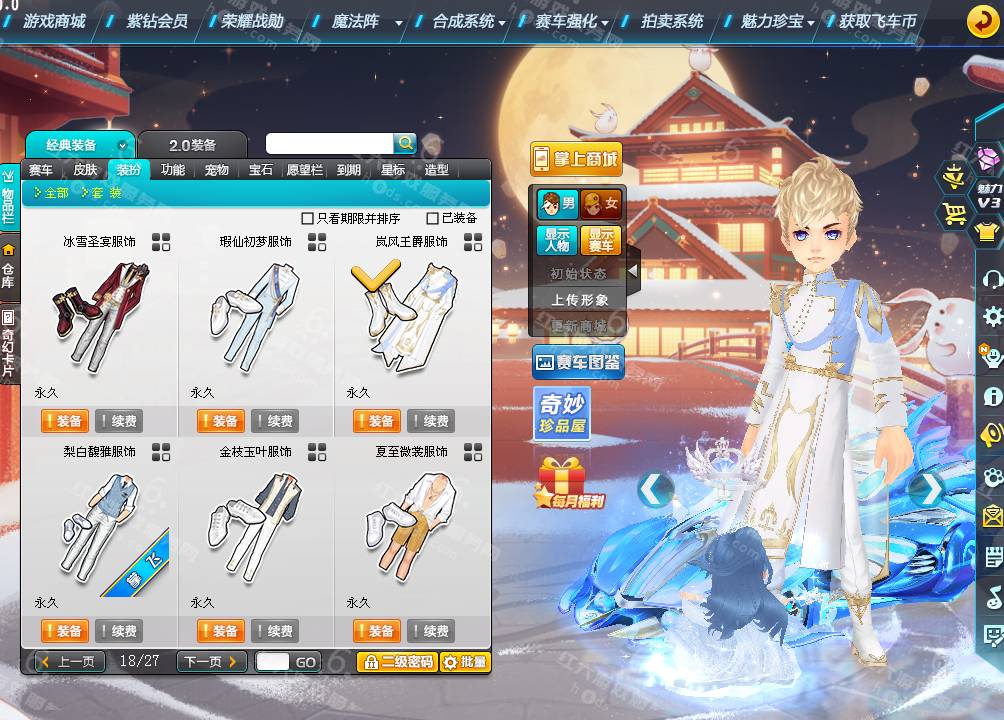
Task: Click the 上传形象 upload button
Action: click(579, 299)
